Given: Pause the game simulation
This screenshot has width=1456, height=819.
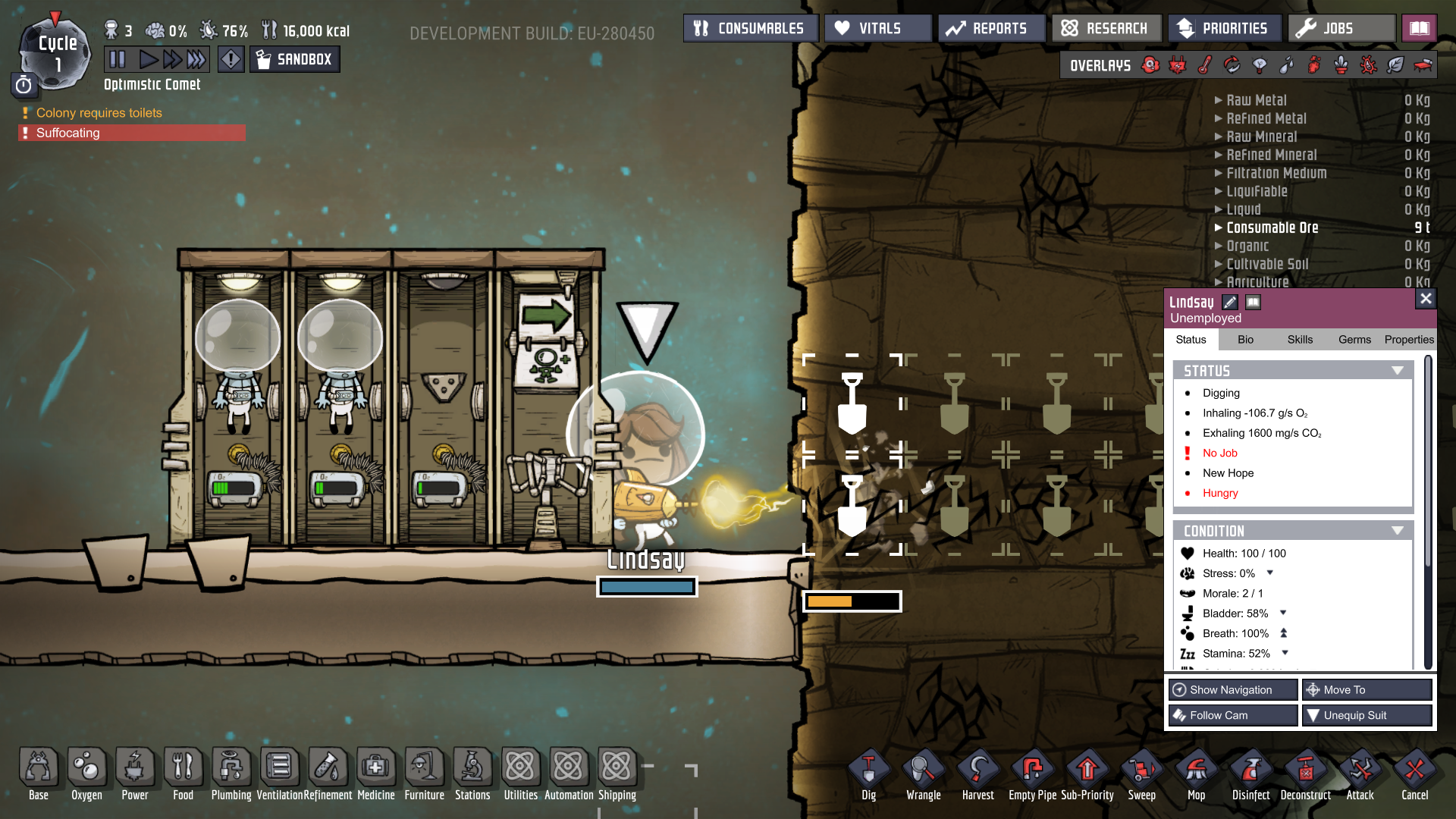Looking at the screenshot, I should click(118, 59).
